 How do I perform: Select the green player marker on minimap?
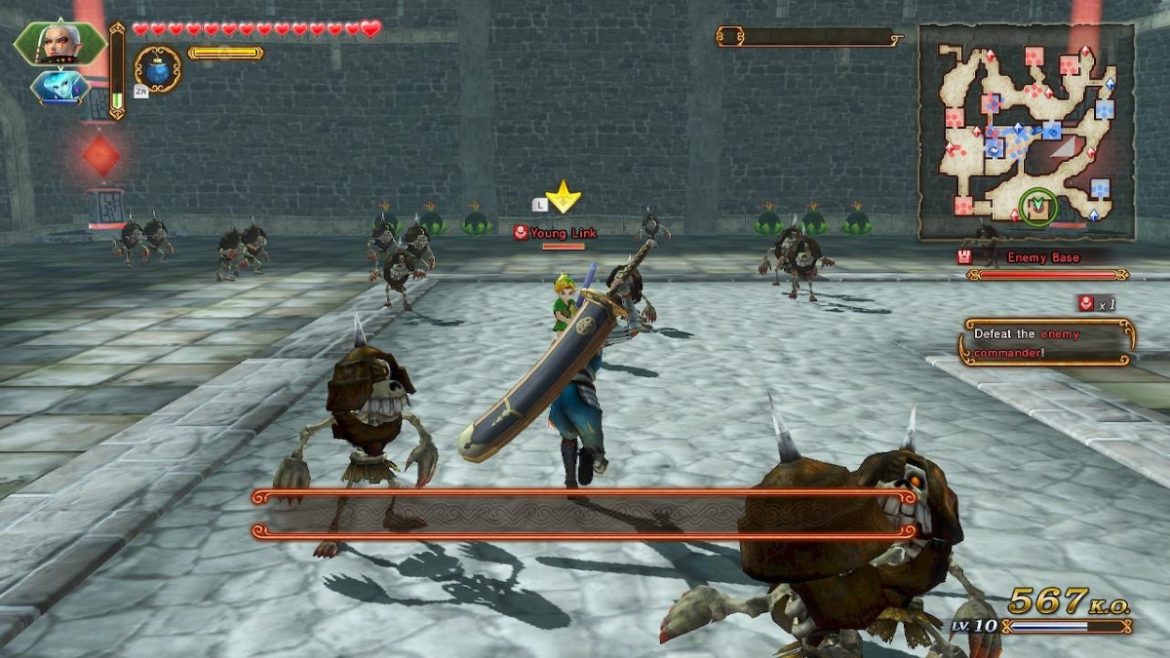(x=1039, y=207)
